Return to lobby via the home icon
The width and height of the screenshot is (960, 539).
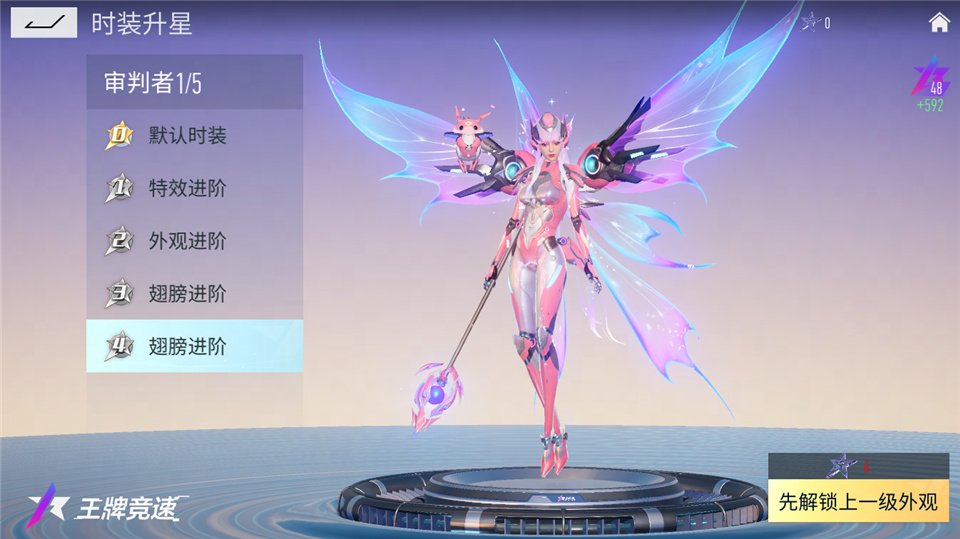click(939, 22)
